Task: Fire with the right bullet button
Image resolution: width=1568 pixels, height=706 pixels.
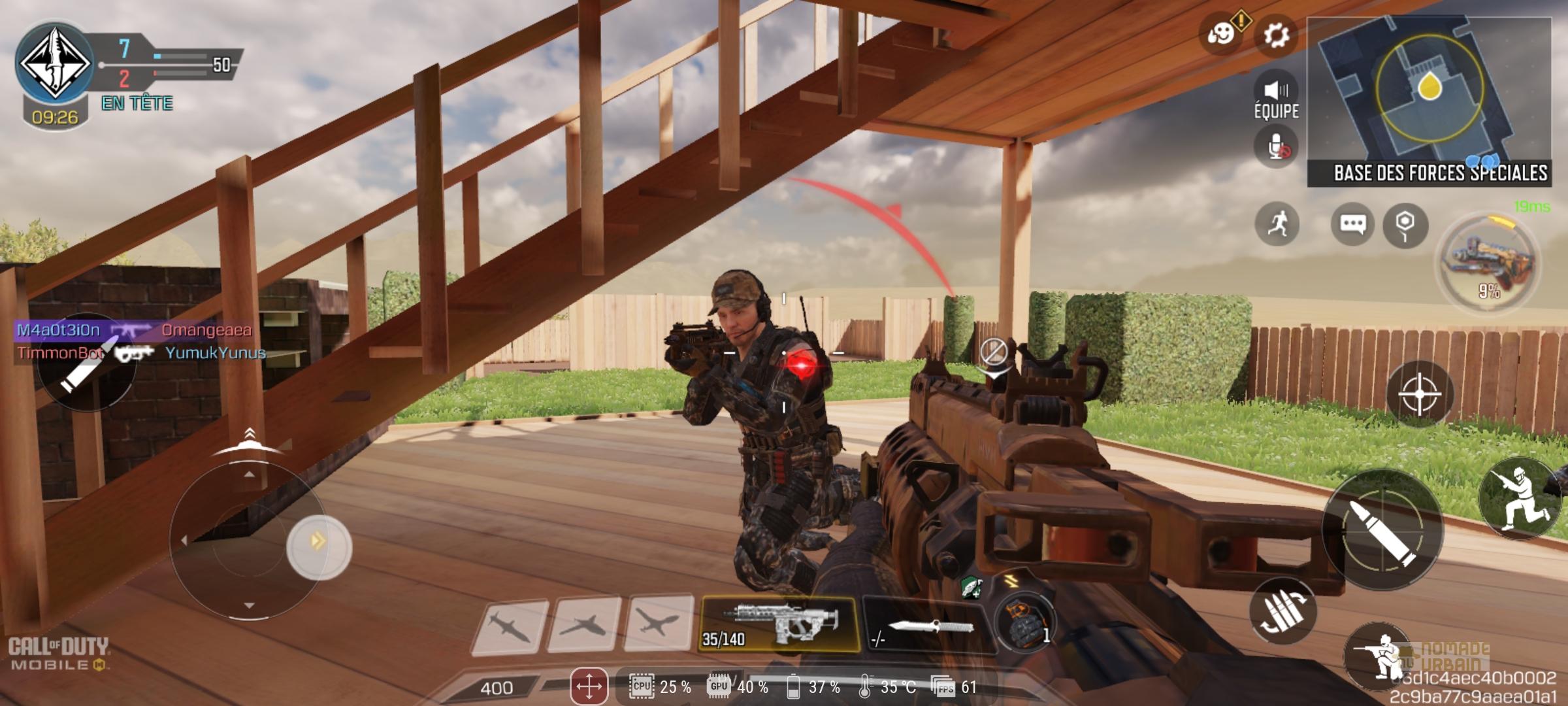Action: pyautogui.click(x=1382, y=530)
